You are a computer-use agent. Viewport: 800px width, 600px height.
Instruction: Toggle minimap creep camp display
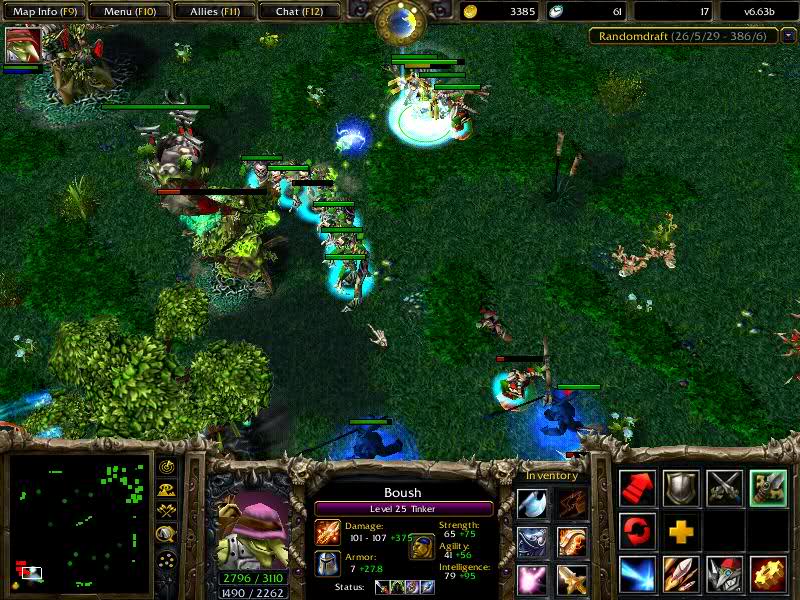point(167,535)
